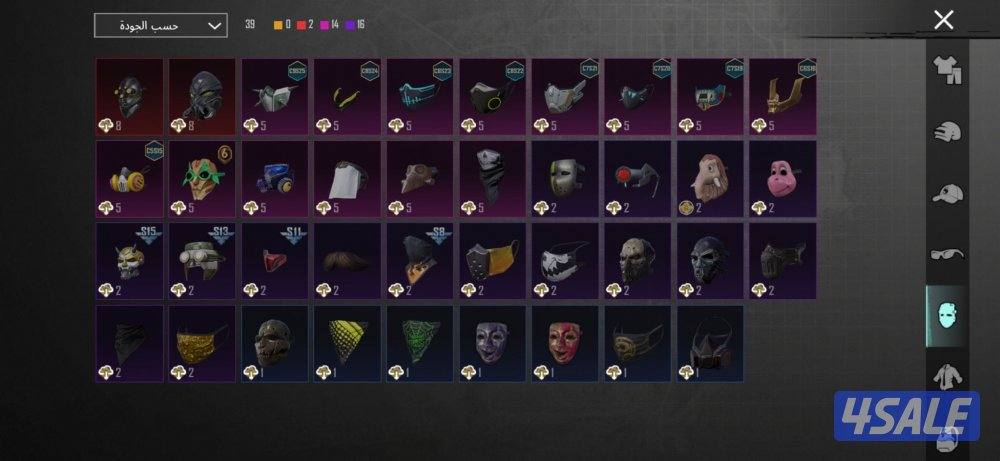Close the inventory with the X button

pos(942,20)
